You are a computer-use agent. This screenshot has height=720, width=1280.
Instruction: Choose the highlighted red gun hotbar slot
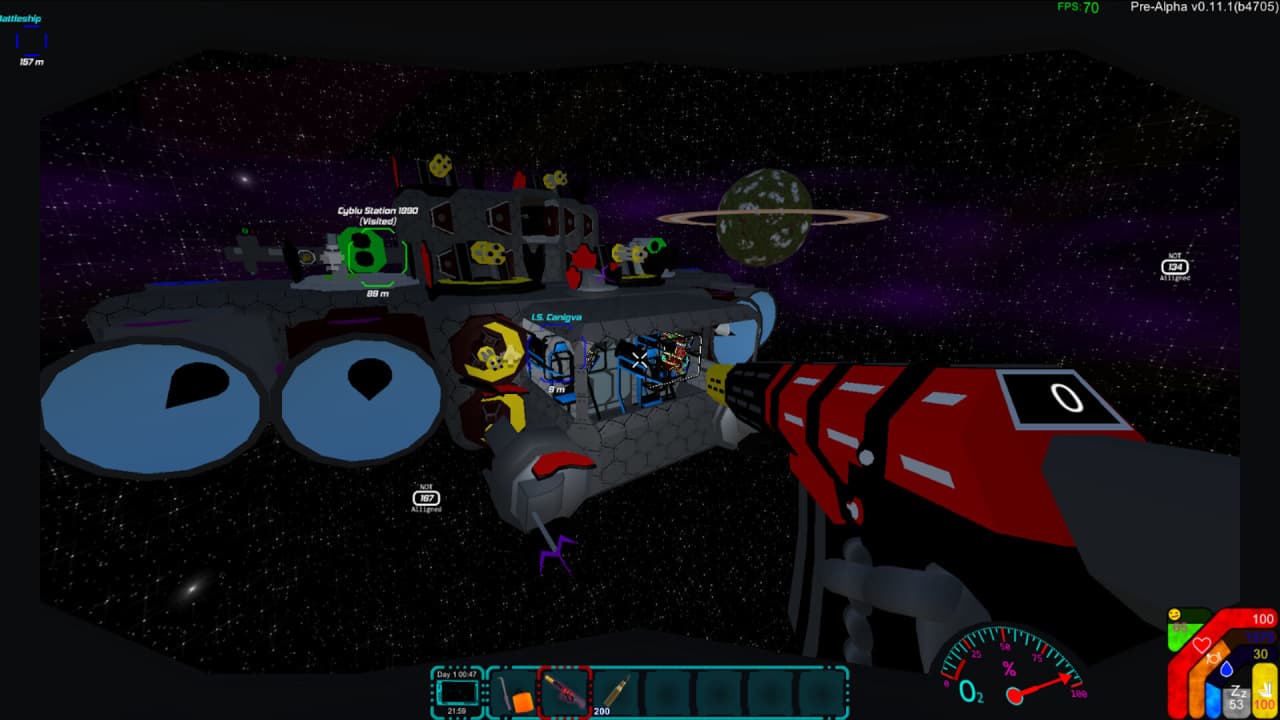(x=564, y=692)
